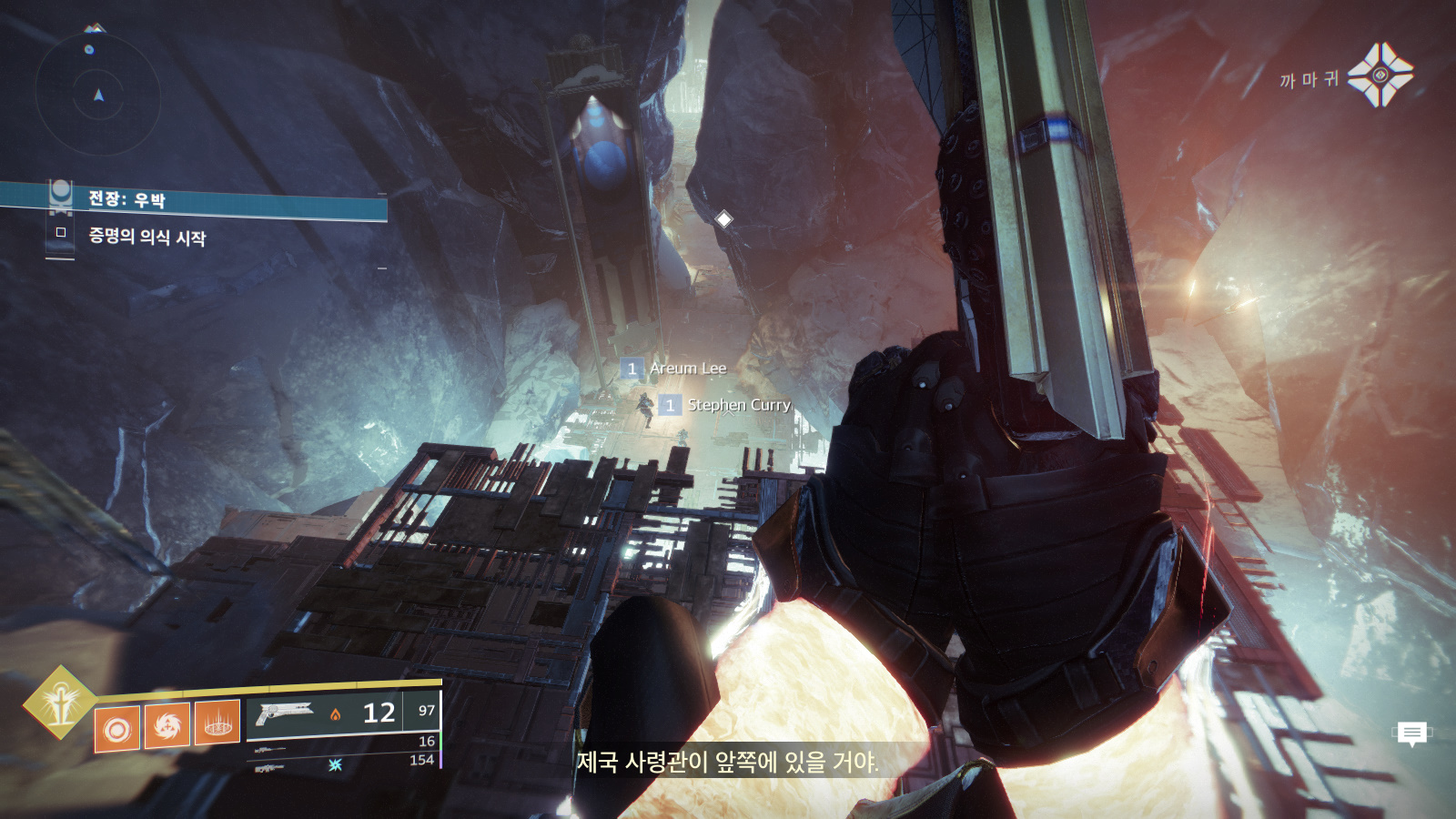1456x819 pixels.
Task: Open the chat speech bubble icon
Action: (1411, 733)
